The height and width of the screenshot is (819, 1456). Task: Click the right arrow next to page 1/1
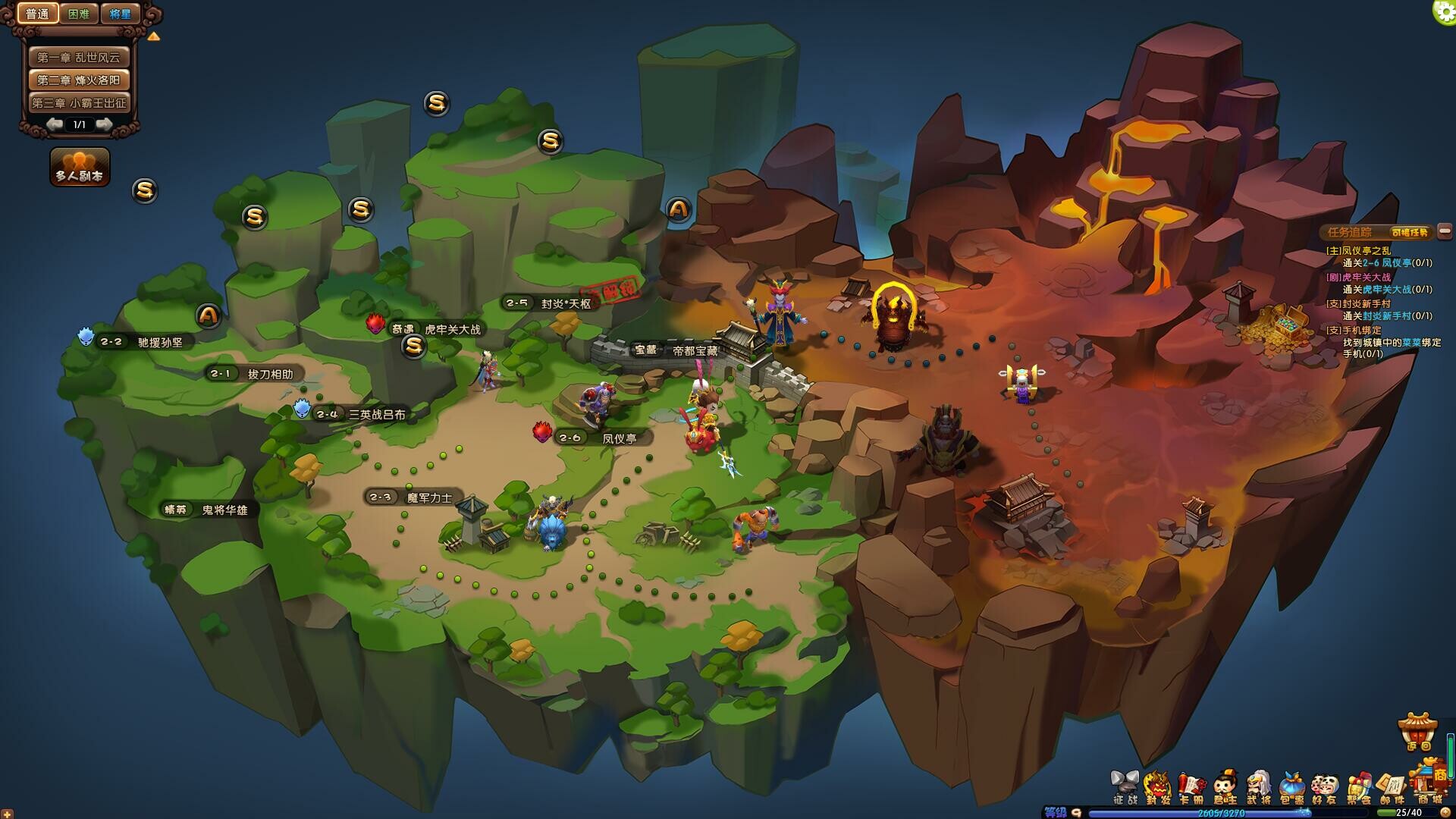coord(105,124)
